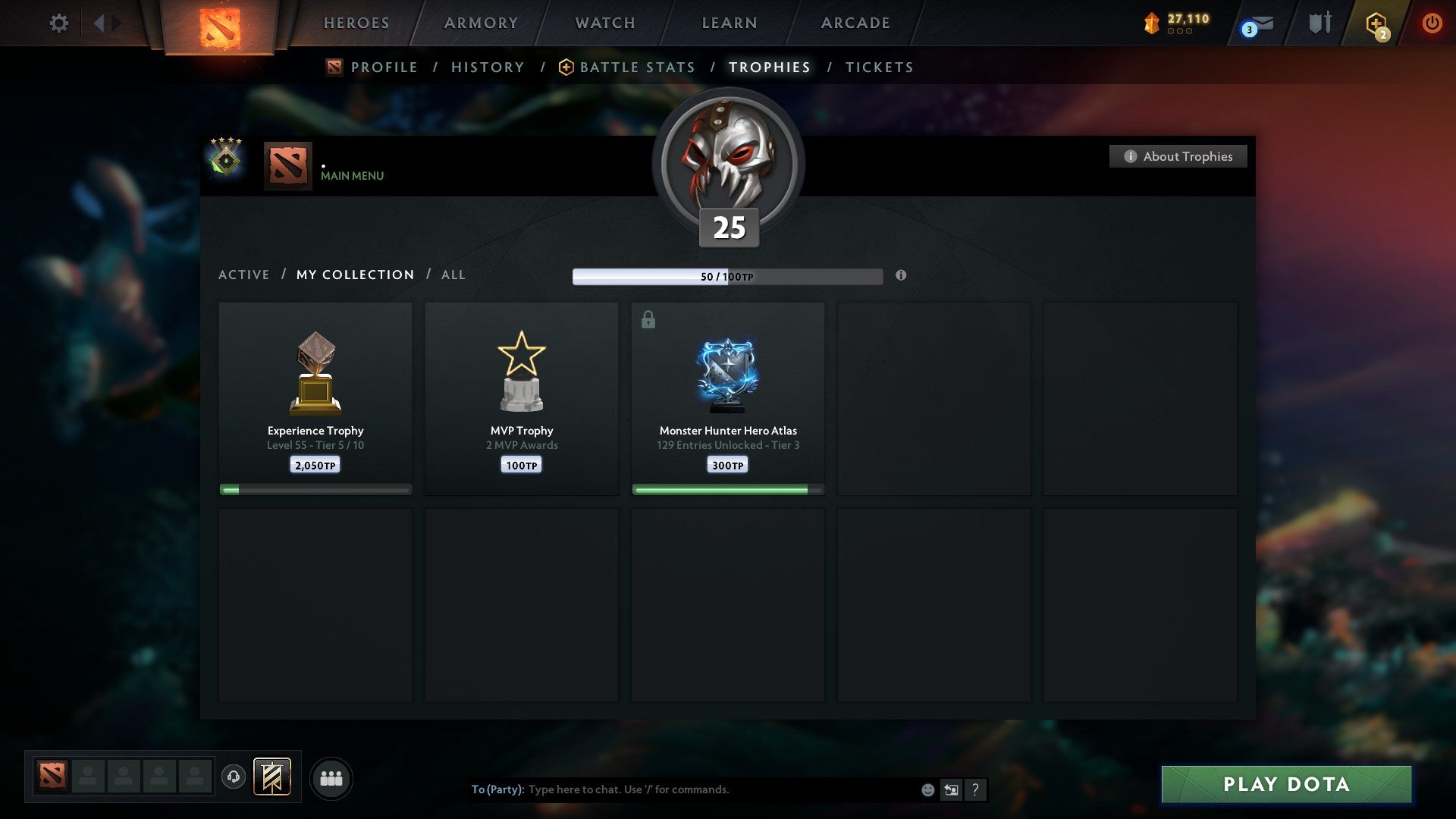Screen dimensions: 1456x819
Task: Open the HEROES menu
Action: tap(356, 23)
